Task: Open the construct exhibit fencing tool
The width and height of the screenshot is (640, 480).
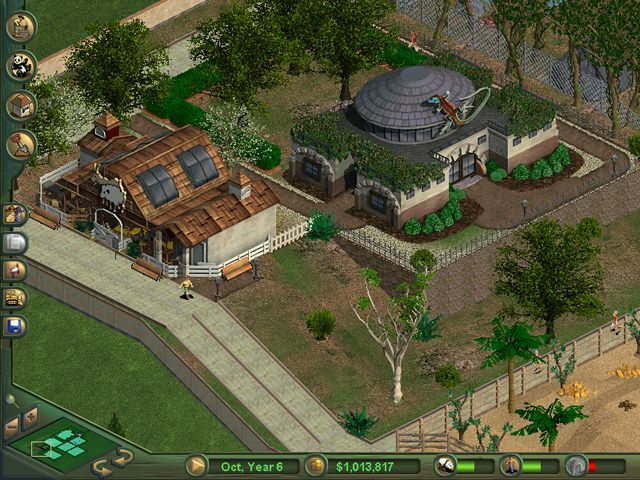Action: pyautogui.click(x=20, y=26)
